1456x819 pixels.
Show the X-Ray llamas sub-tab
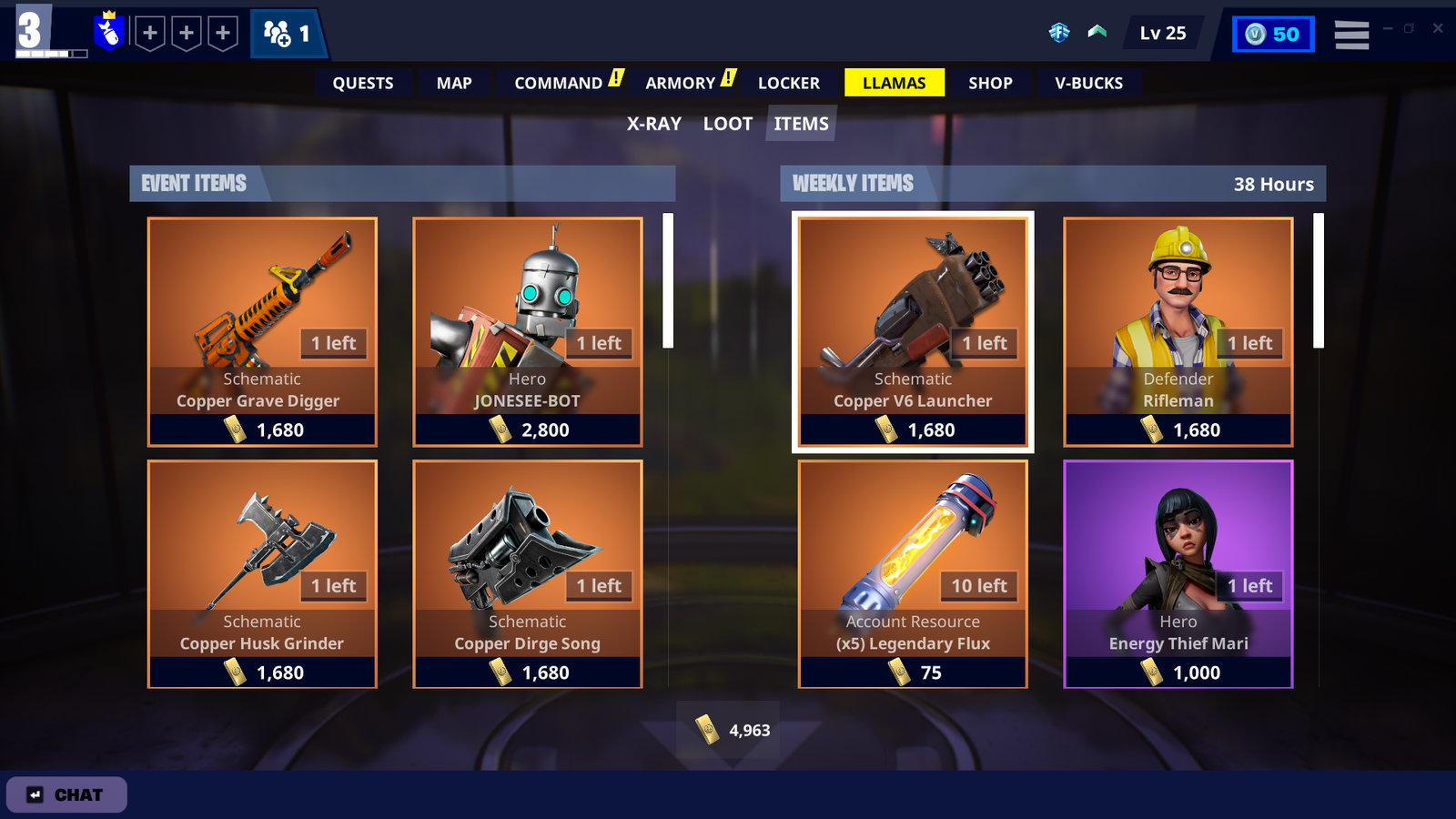click(653, 124)
